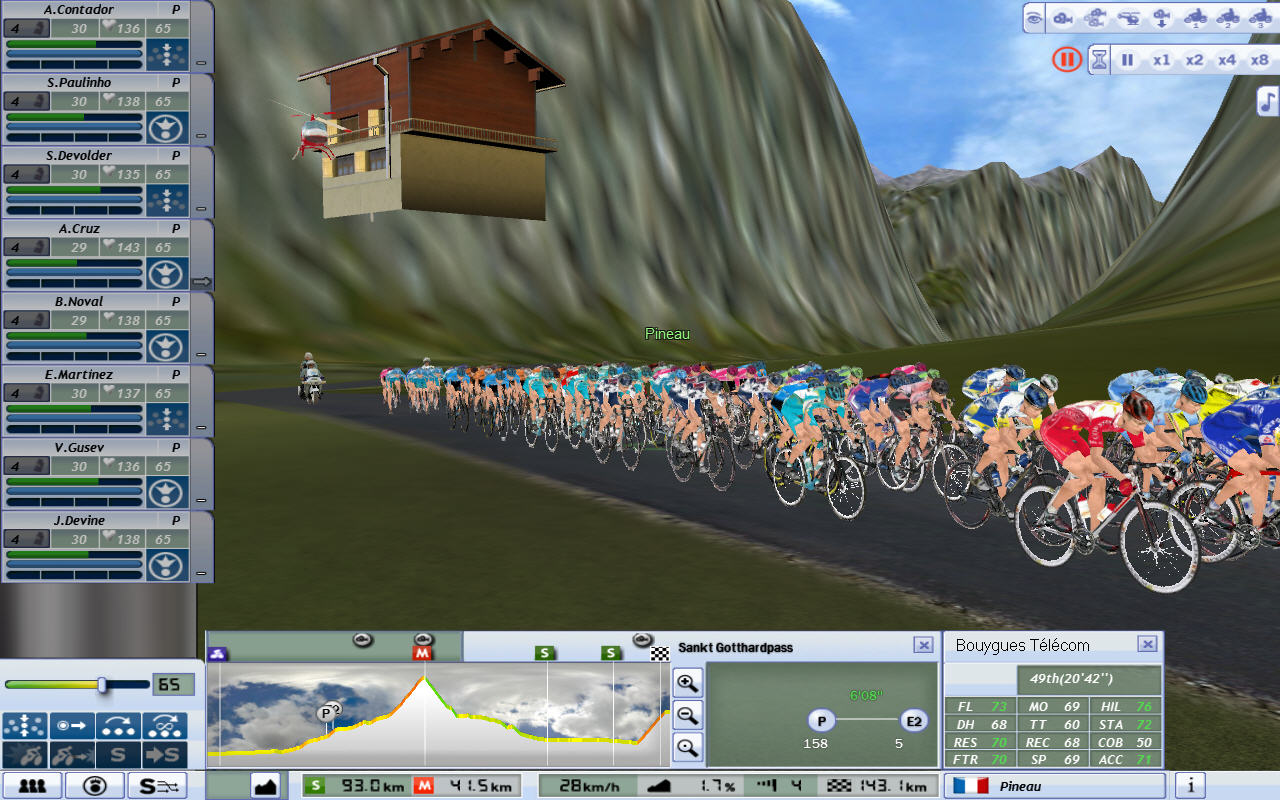The height and width of the screenshot is (800, 1280).
Task: Switch to the helicopter camera view
Action: pos(1129,18)
